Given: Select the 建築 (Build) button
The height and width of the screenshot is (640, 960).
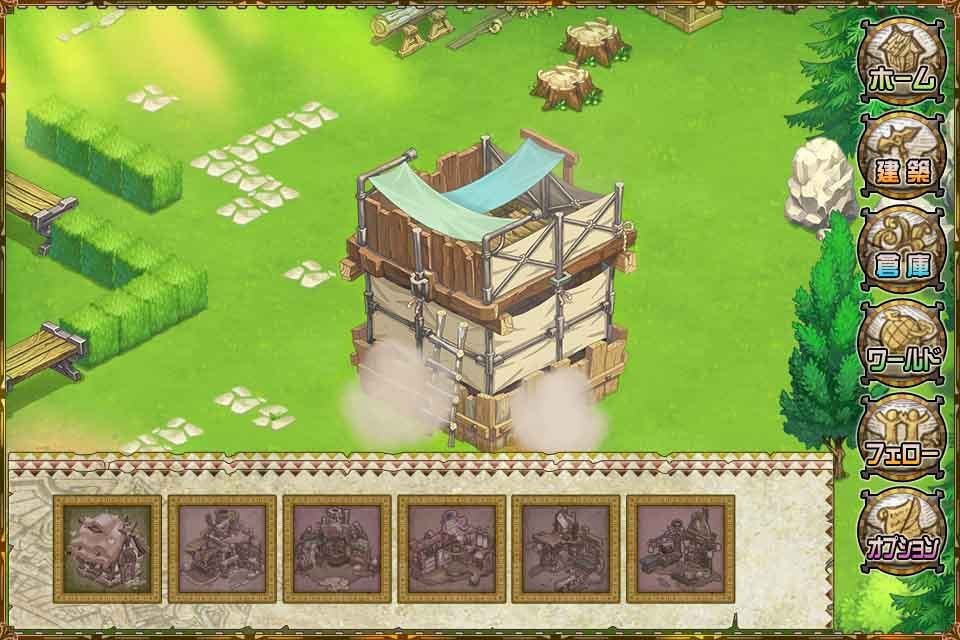Looking at the screenshot, I should pyautogui.click(x=901, y=156).
